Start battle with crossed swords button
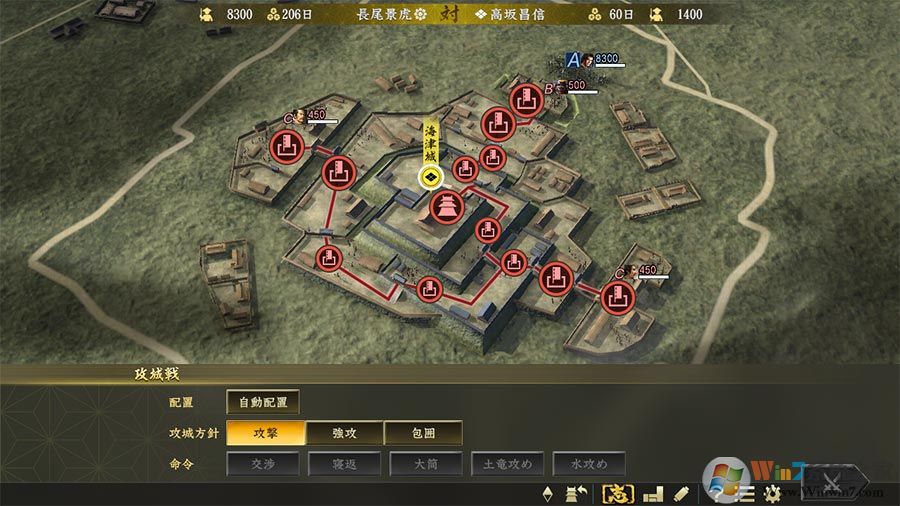The image size is (900, 506). (828, 478)
